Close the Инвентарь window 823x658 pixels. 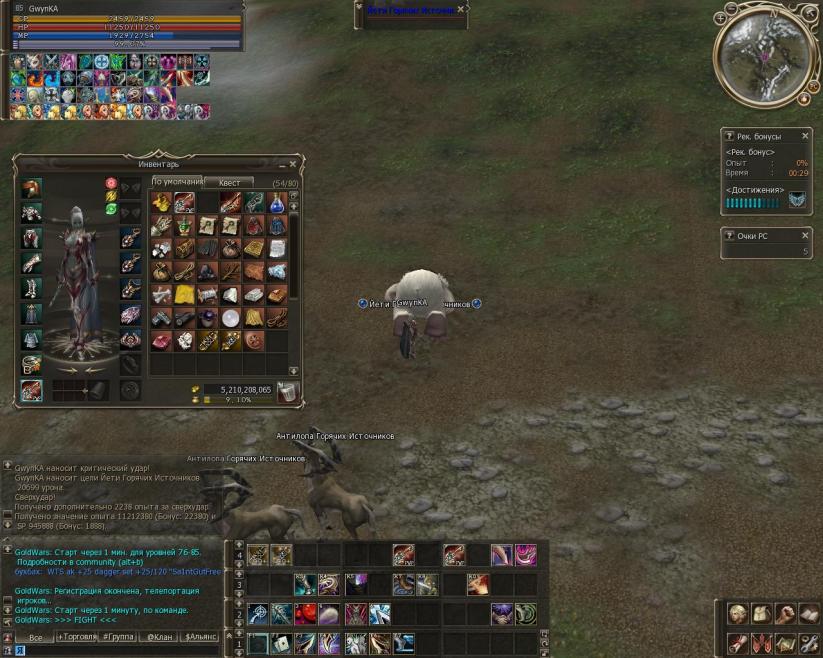click(293, 163)
